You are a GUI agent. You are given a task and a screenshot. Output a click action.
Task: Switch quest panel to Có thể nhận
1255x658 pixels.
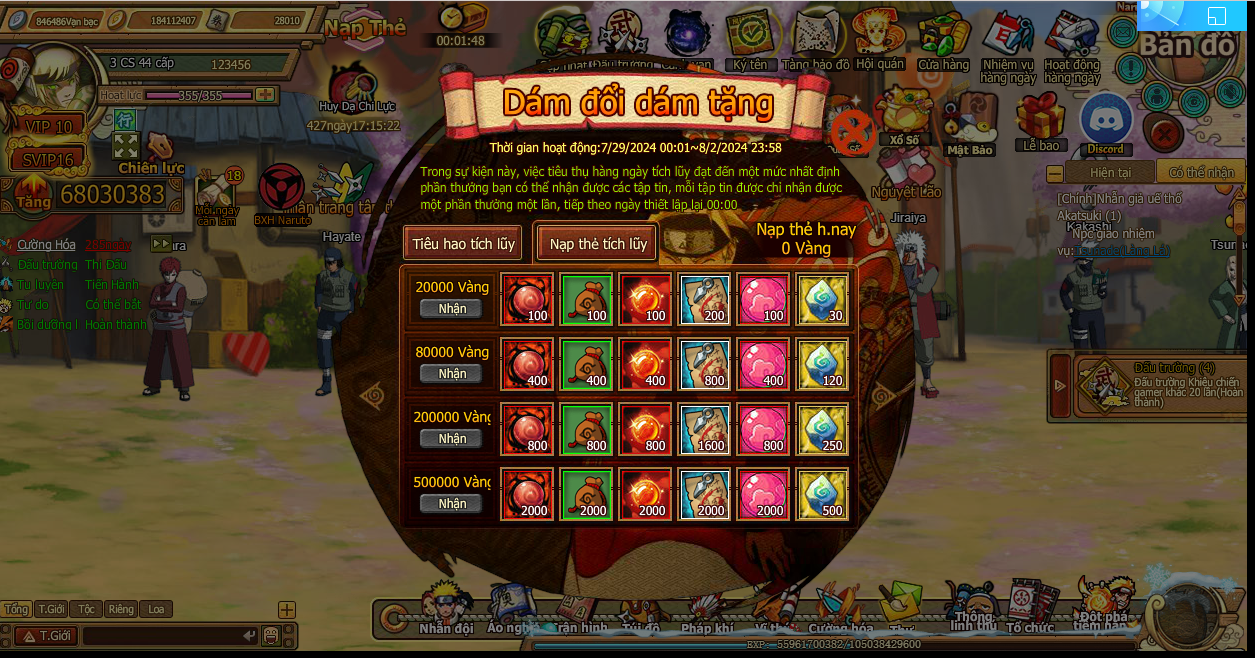1200,172
